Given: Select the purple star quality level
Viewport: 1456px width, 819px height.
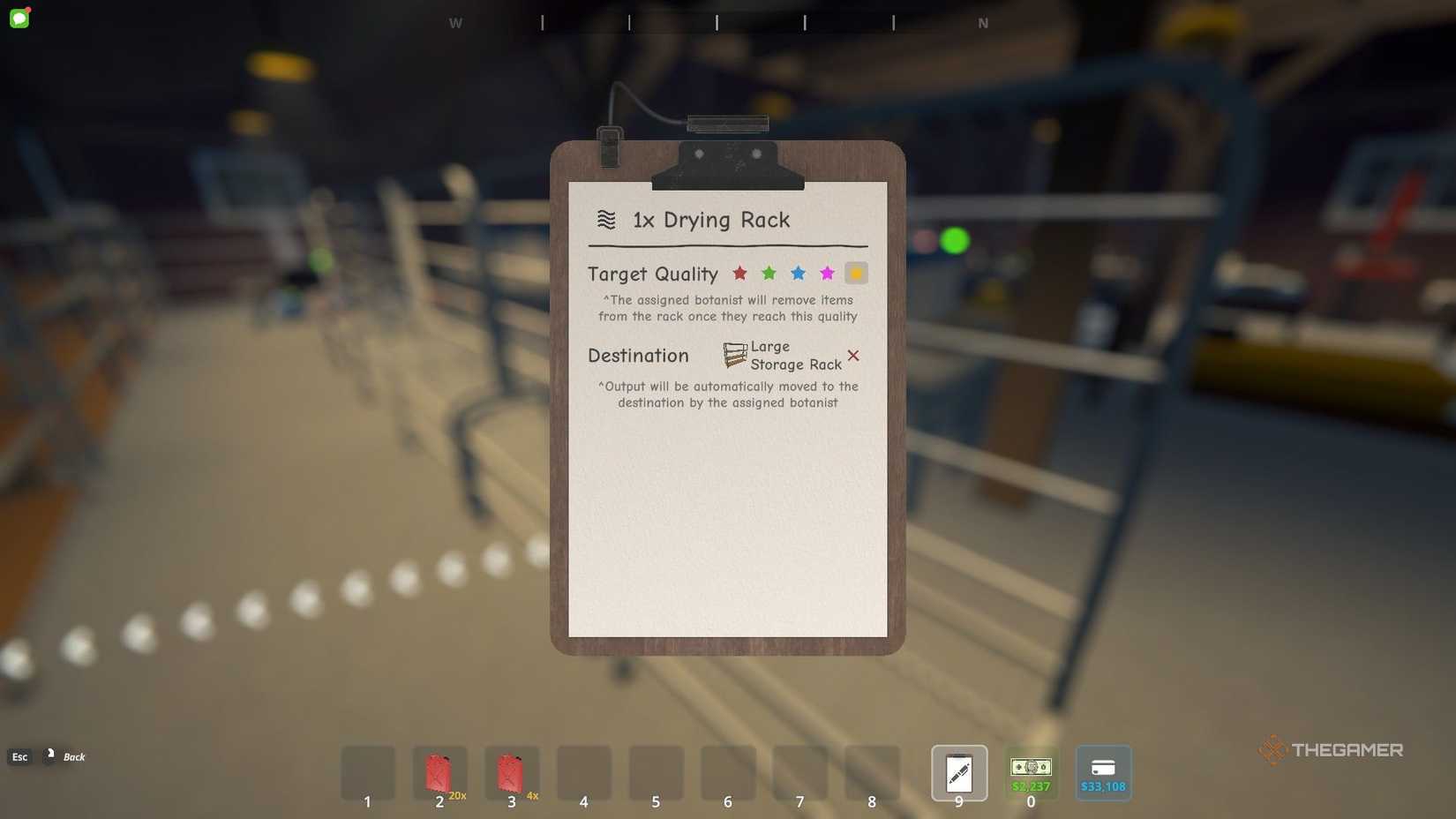Looking at the screenshot, I should click(x=827, y=274).
